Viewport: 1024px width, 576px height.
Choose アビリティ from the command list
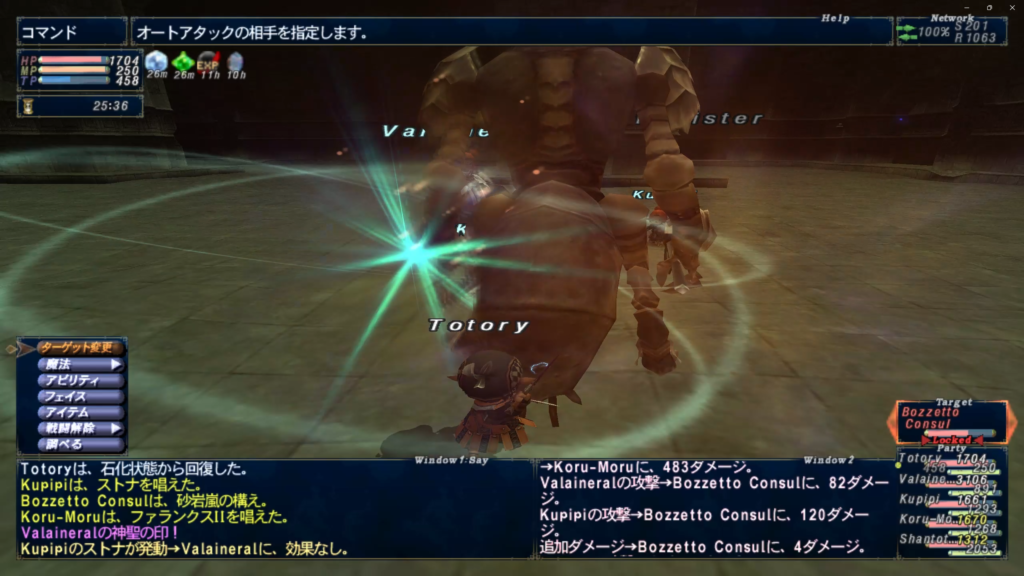tap(80, 380)
